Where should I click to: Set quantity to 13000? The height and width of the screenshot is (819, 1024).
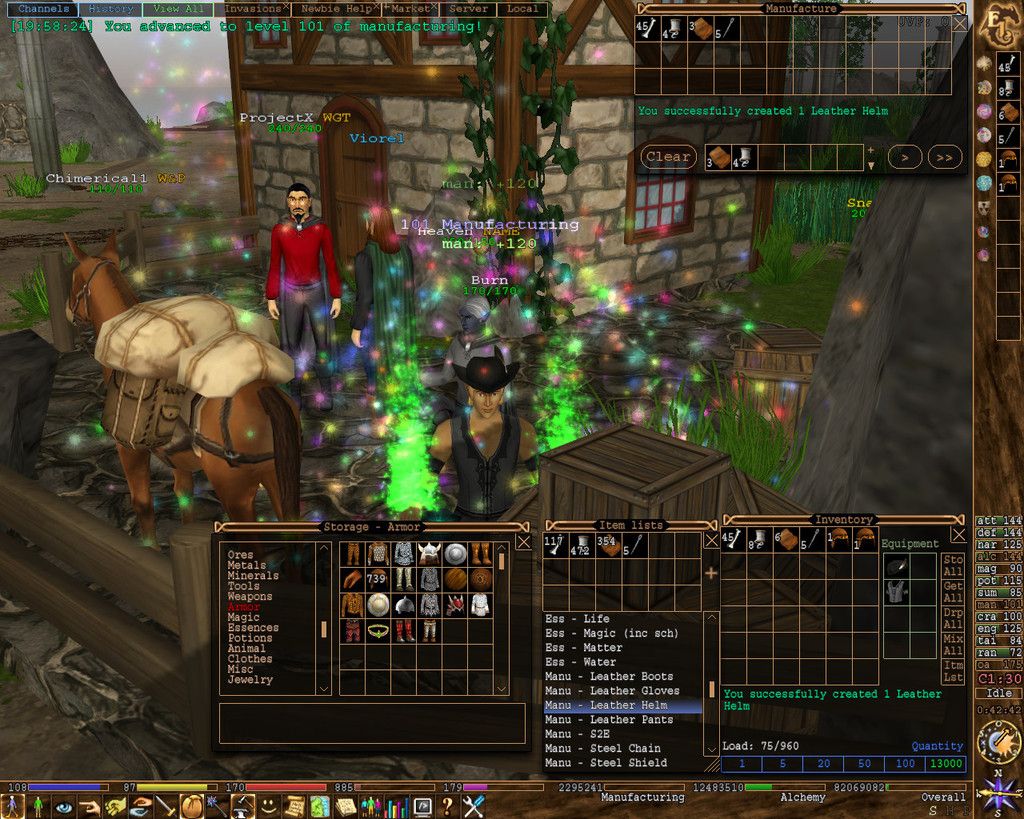coord(946,764)
